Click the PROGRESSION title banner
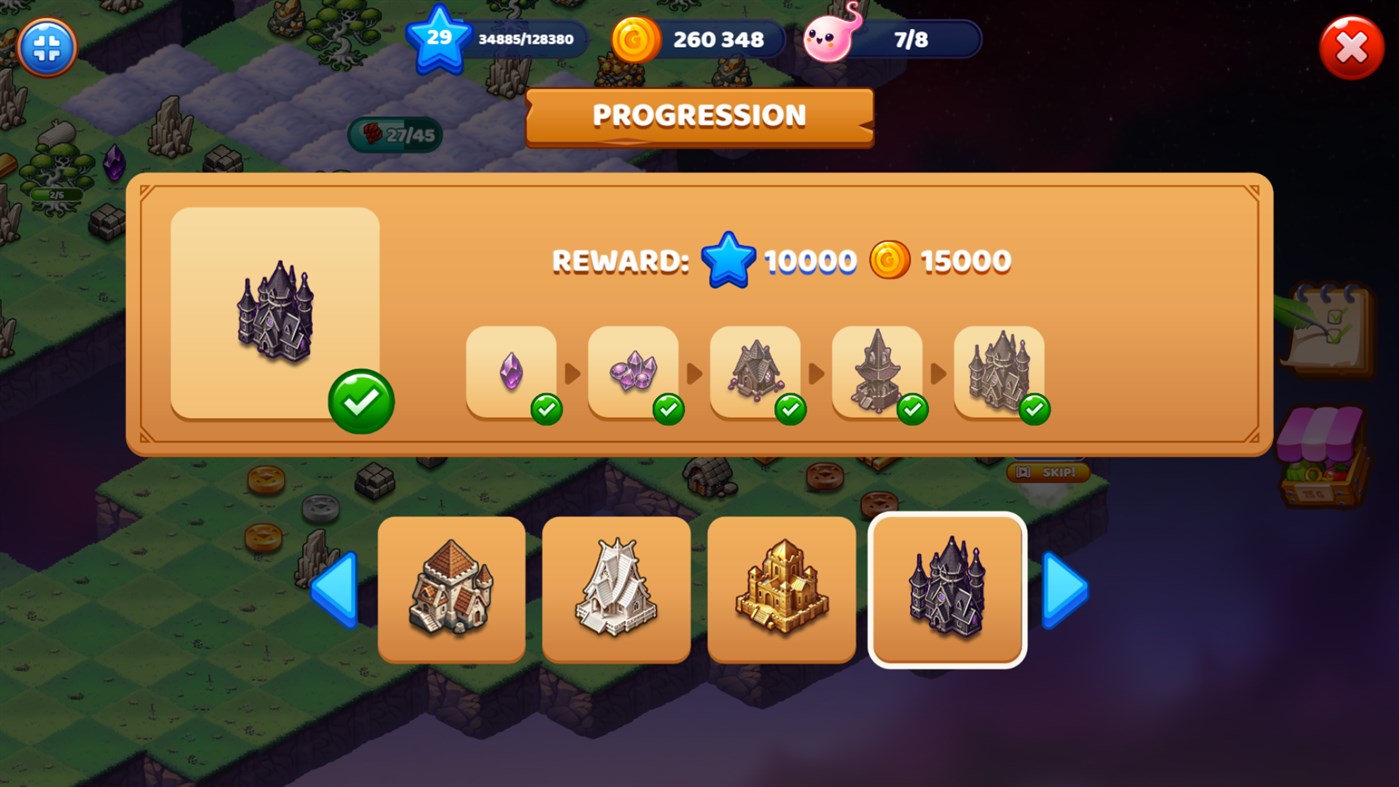1399x787 pixels. click(699, 115)
